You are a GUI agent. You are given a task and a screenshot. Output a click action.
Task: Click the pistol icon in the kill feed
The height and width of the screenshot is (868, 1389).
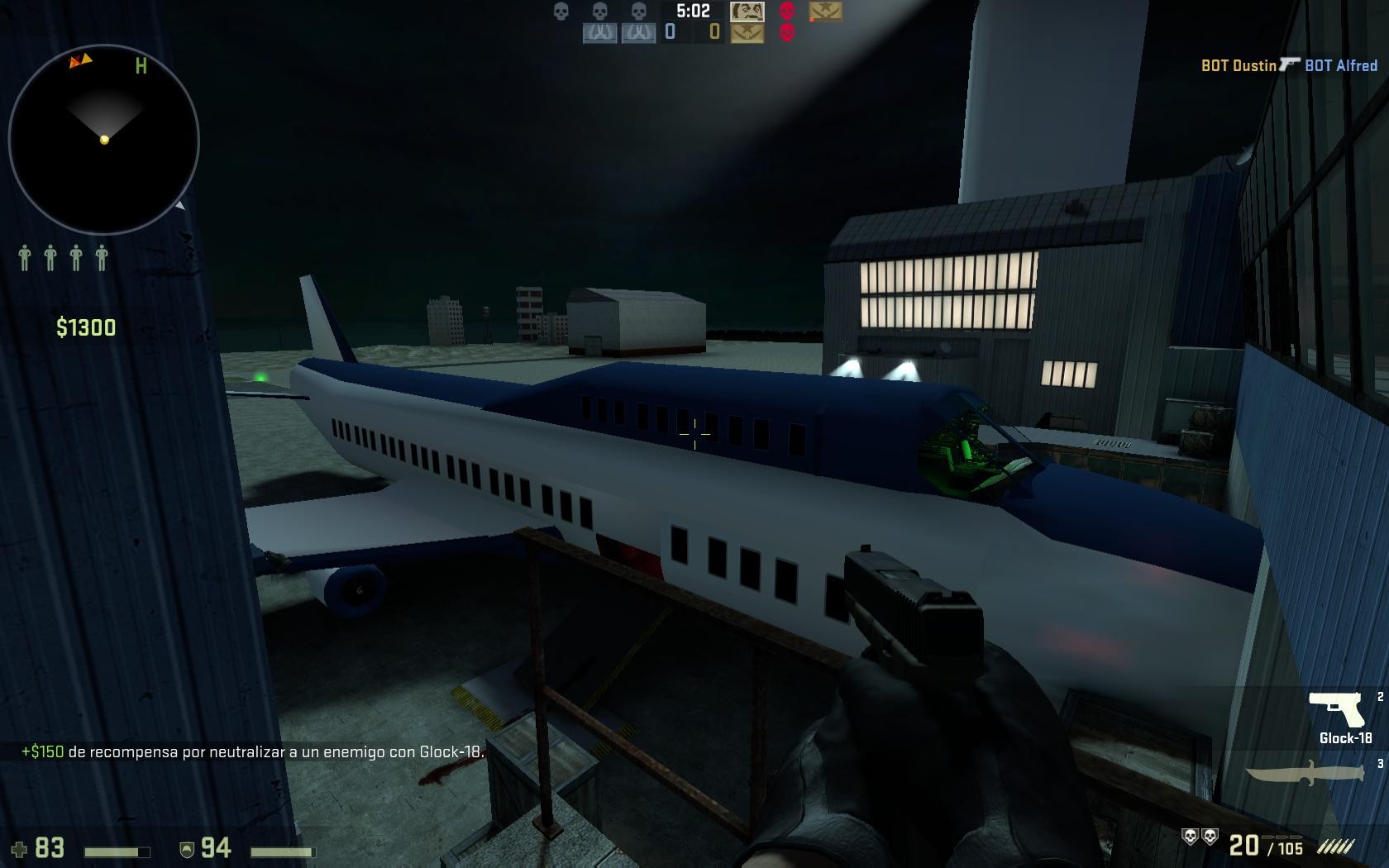click(x=1288, y=64)
